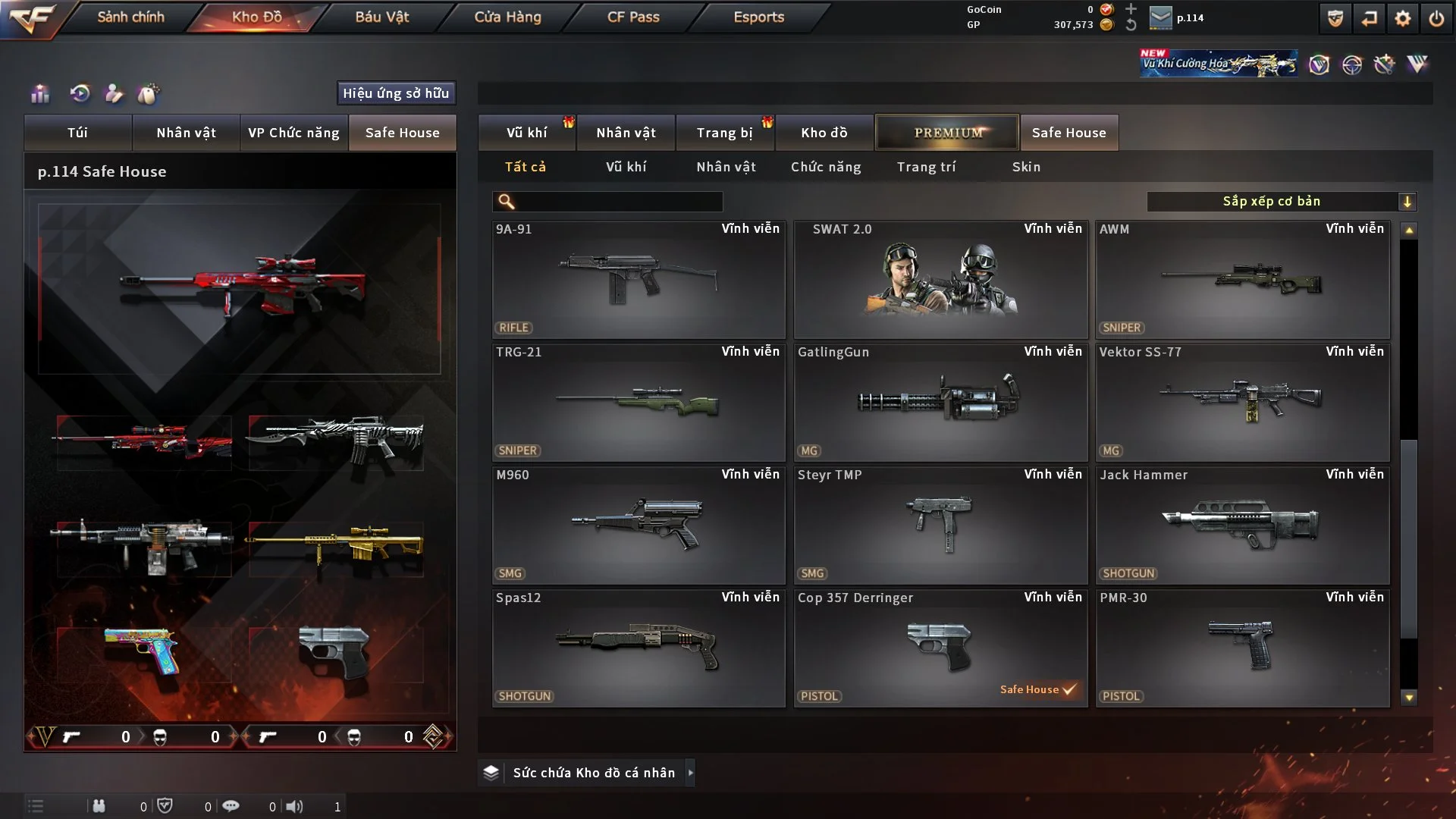
Task: Pick the GatlingGun machine gun tile
Action: 940,403
